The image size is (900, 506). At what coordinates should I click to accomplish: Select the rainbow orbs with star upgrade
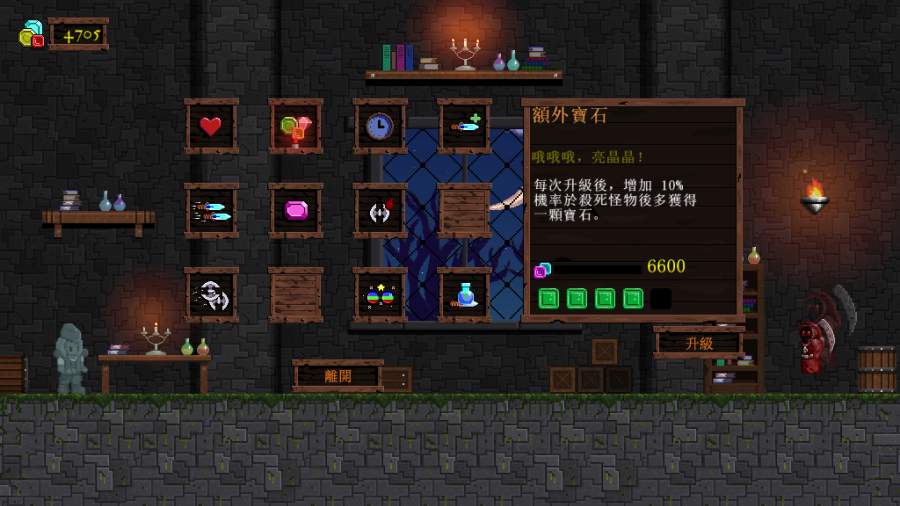380,294
